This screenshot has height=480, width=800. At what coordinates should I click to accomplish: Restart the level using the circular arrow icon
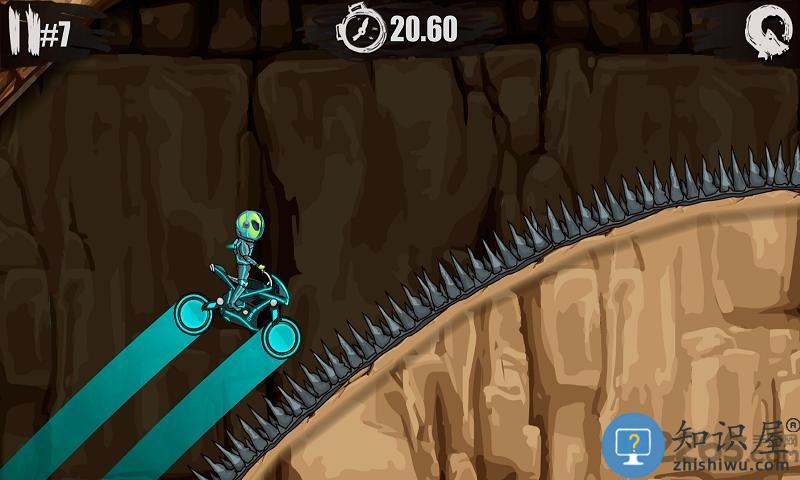765,33
